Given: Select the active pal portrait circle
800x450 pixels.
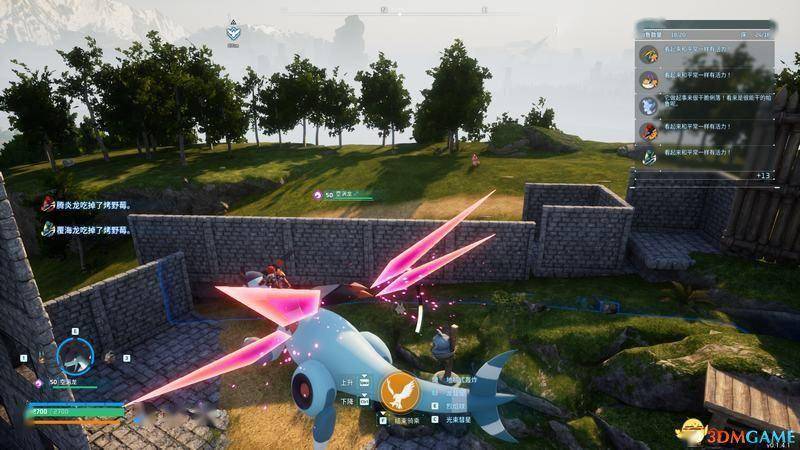Looking at the screenshot, I should coord(75,355).
